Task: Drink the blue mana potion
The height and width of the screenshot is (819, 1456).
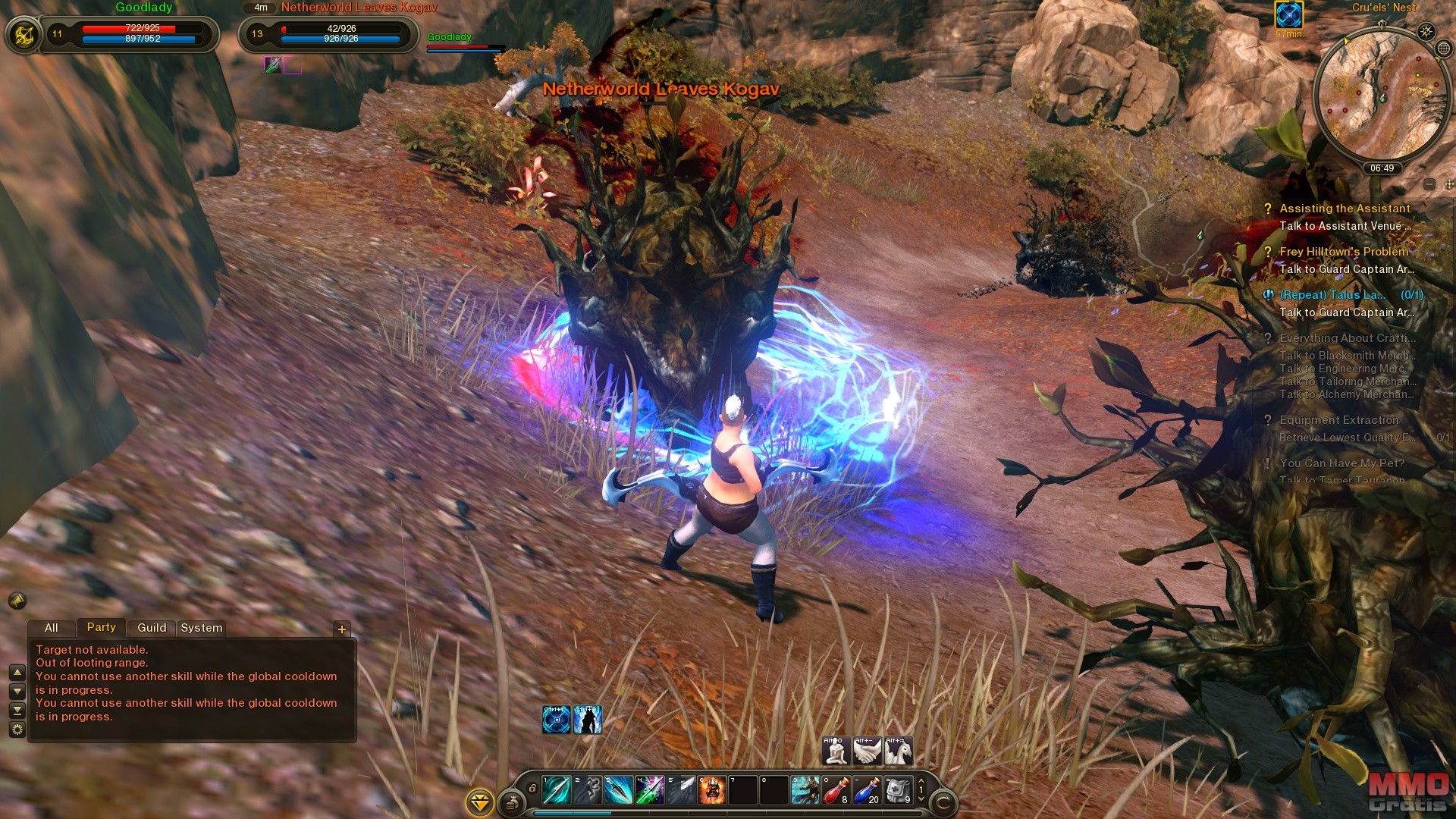Action: coord(867,790)
